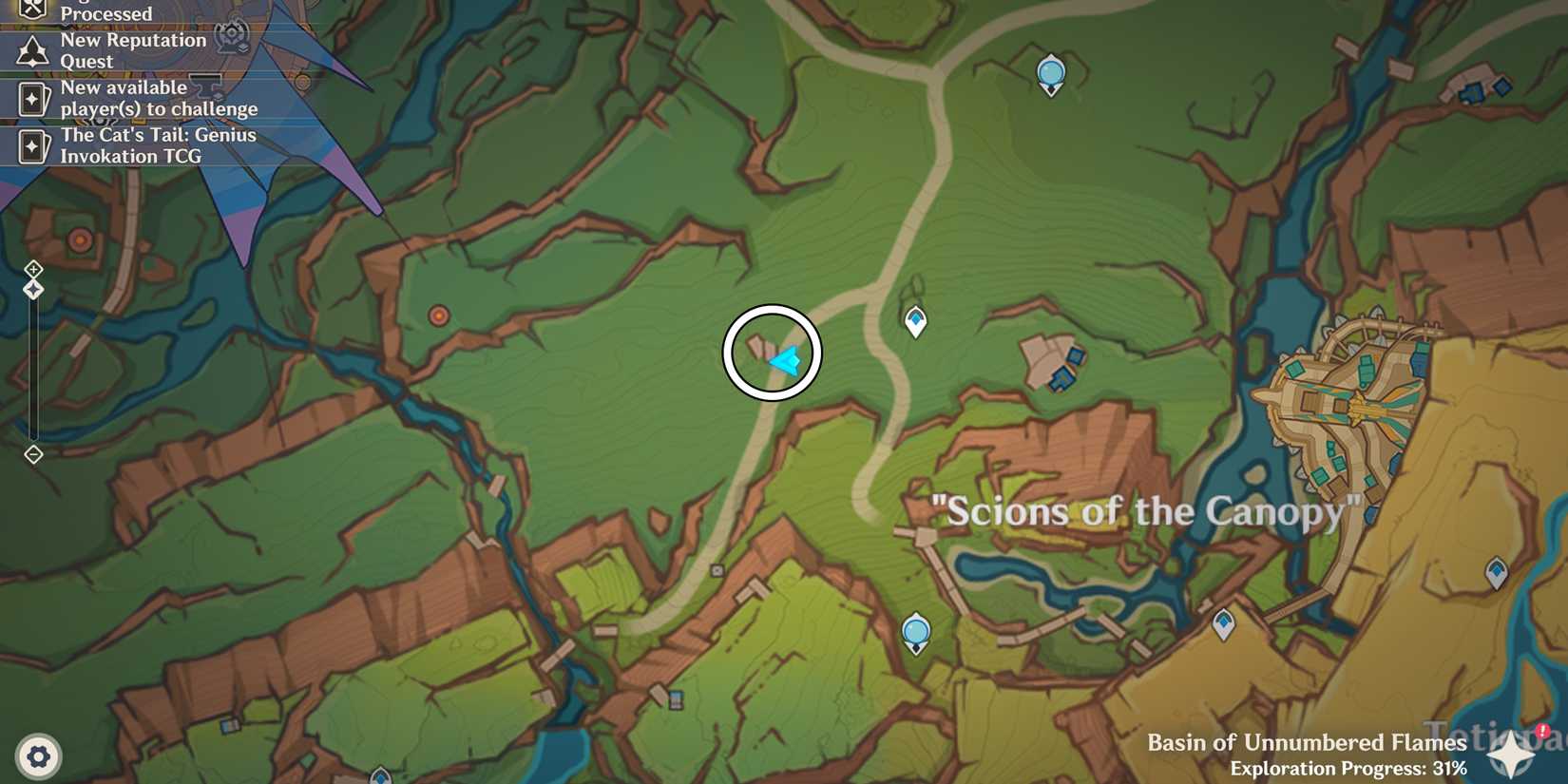Click the blue orb marker at top of map
The image size is (1568, 784).
tap(1050, 69)
